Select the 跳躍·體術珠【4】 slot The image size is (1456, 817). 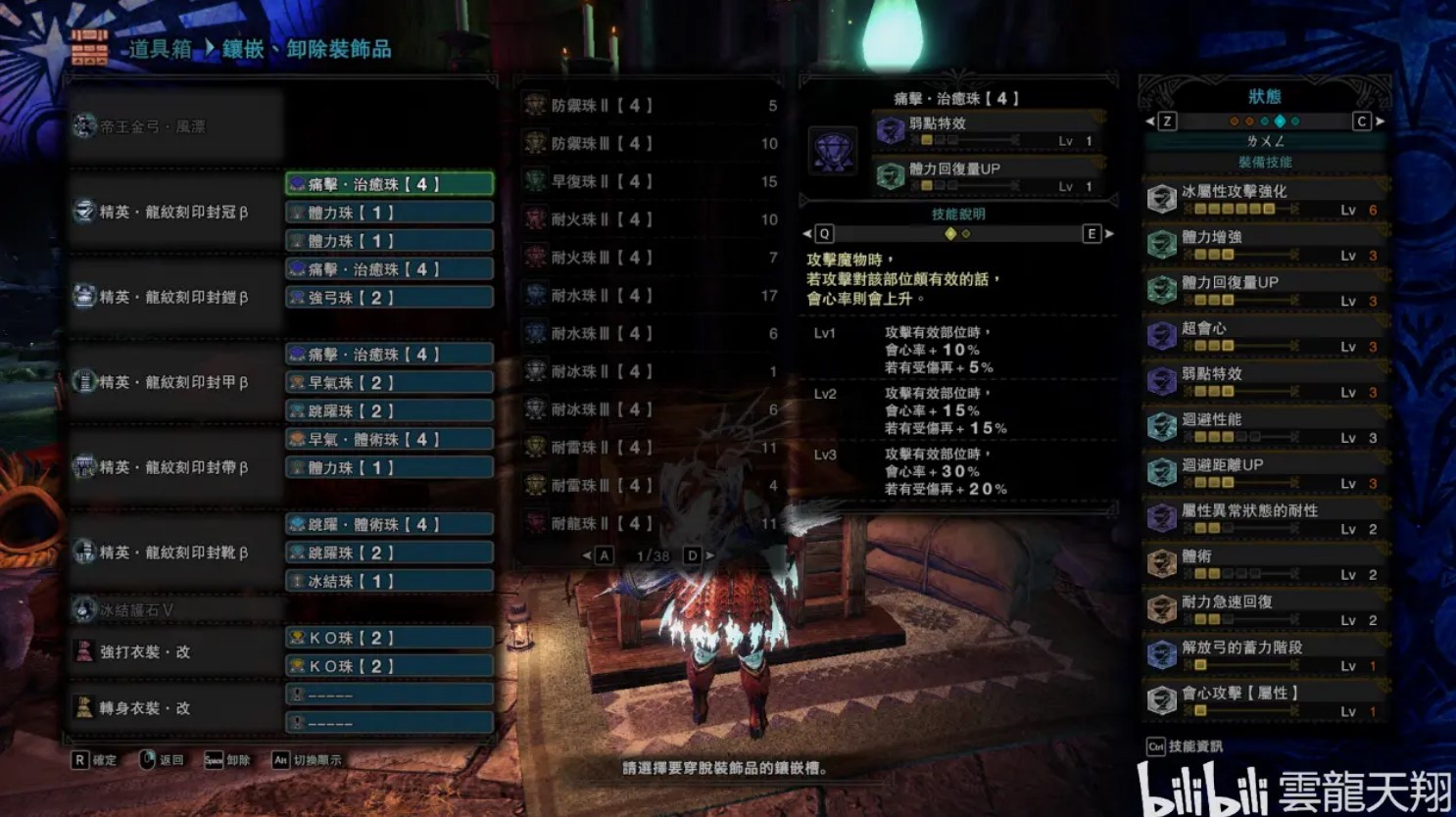[x=389, y=525]
